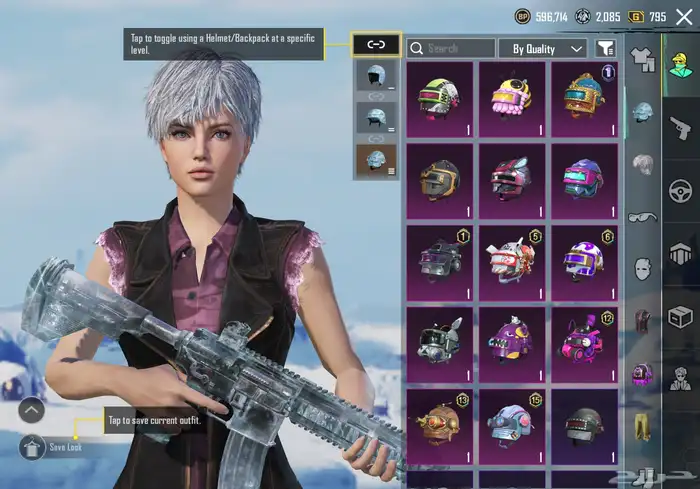
Task: Toggle the helmet level link button
Action: click(x=376, y=45)
